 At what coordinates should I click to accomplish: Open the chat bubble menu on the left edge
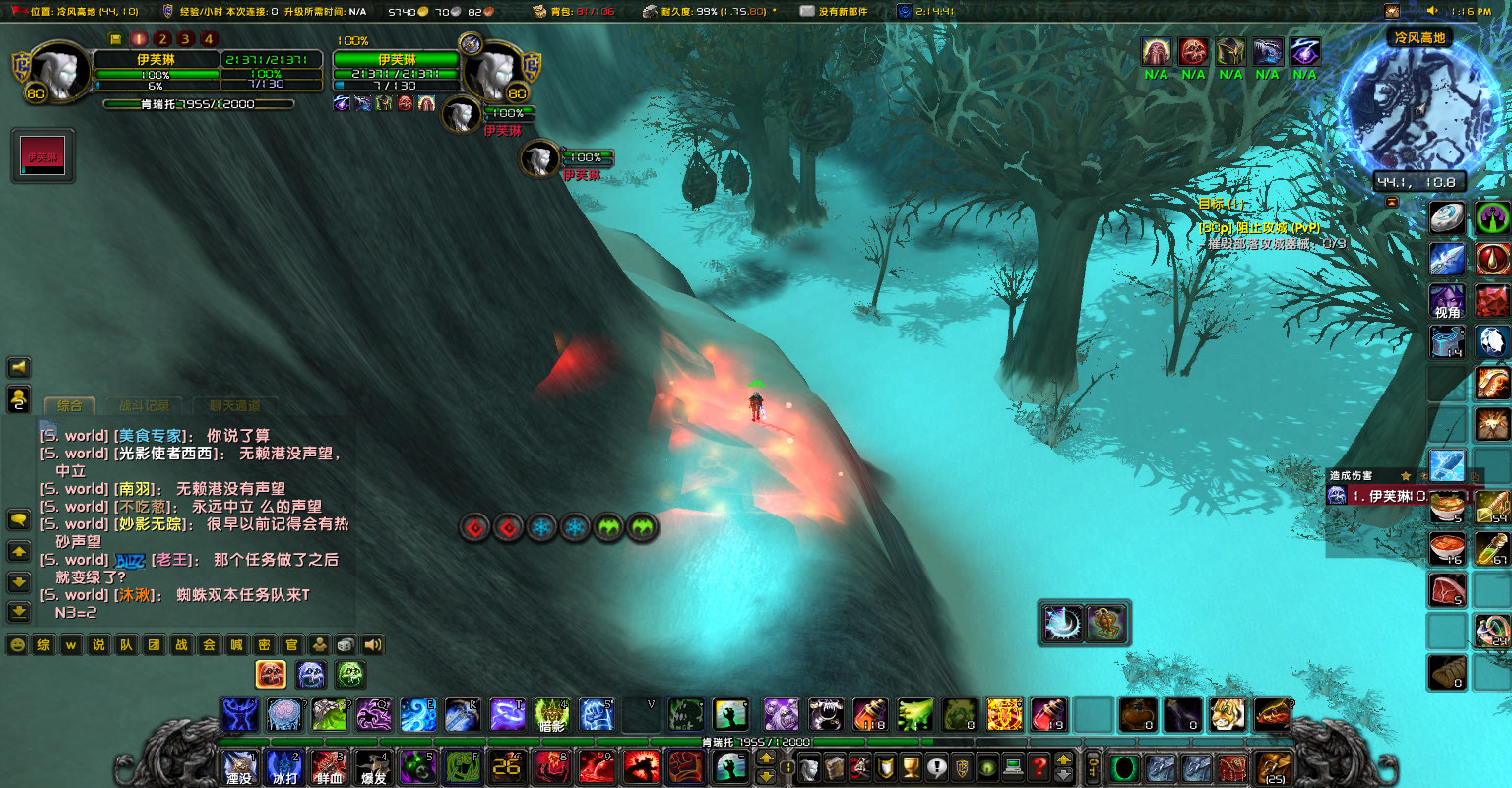coord(19,518)
